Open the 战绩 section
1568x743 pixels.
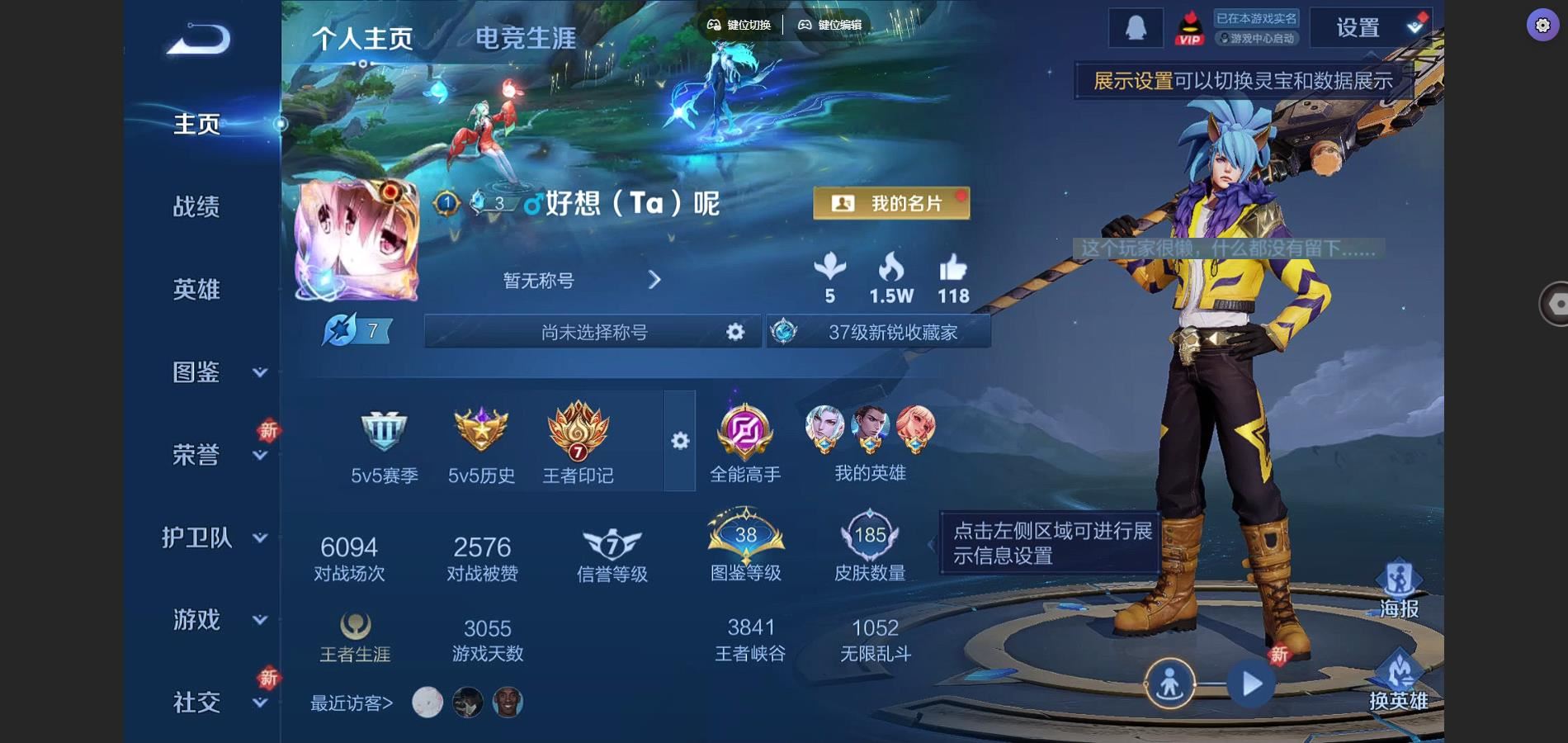click(196, 206)
